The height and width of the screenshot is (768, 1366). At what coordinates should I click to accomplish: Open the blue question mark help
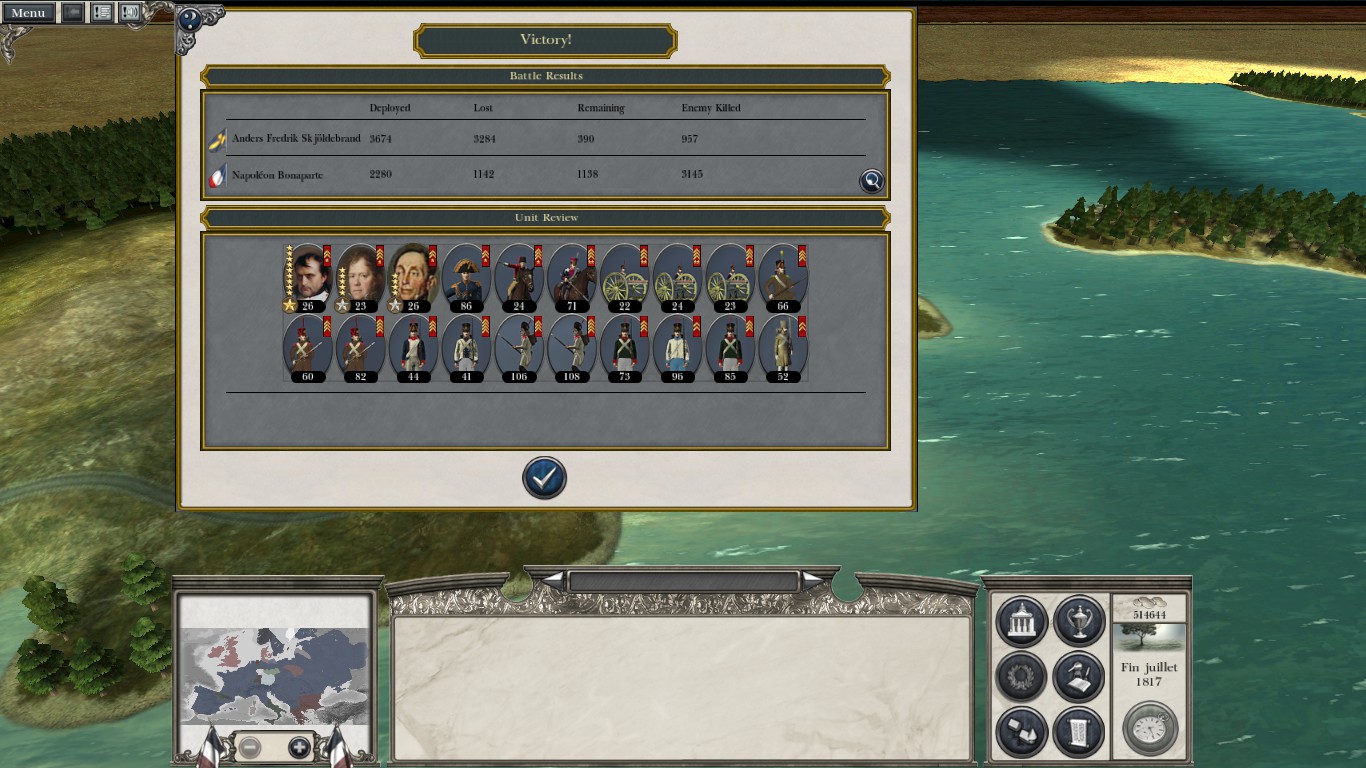tap(189, 20)
